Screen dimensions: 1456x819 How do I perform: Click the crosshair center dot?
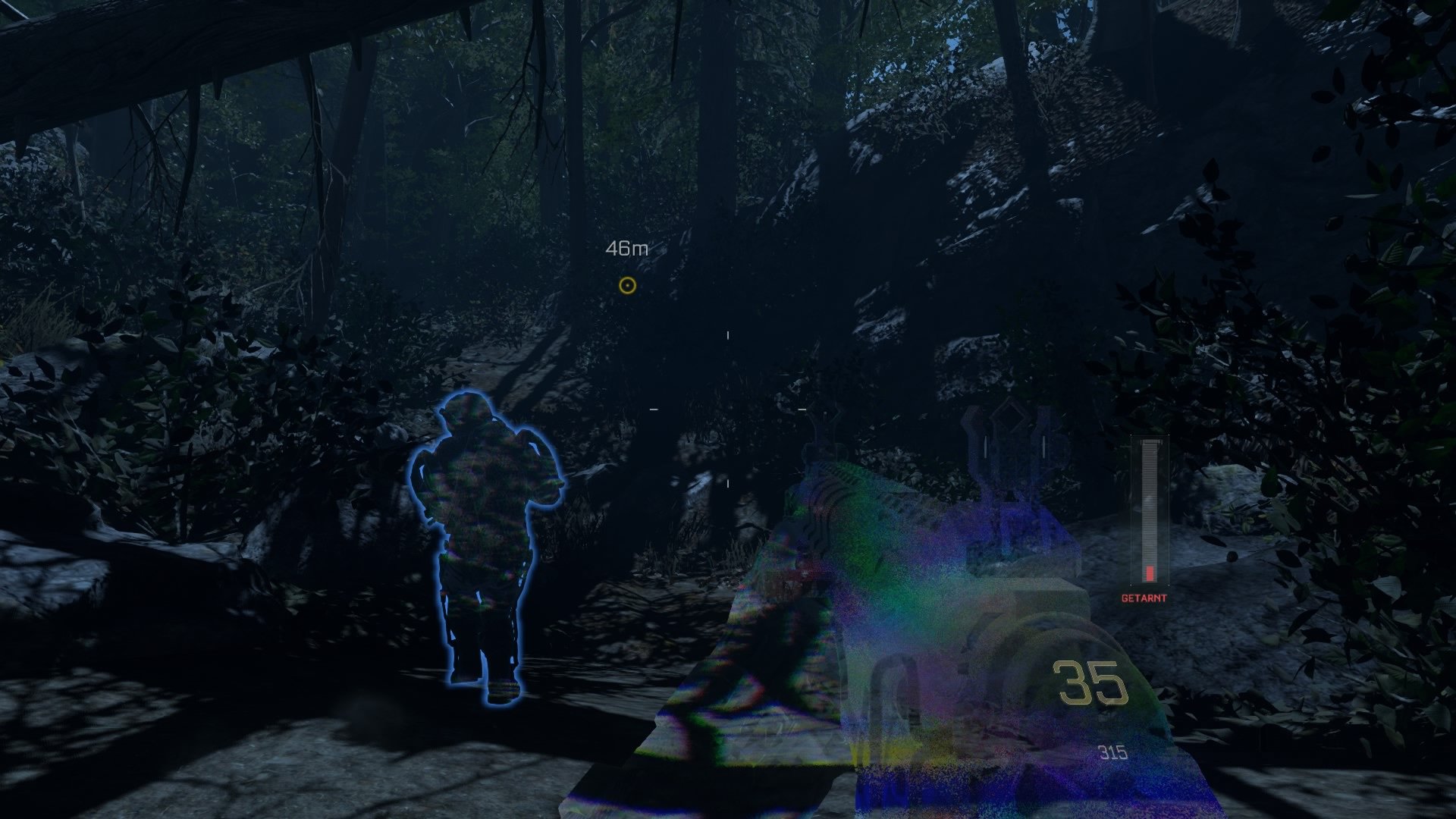[727, 409]
